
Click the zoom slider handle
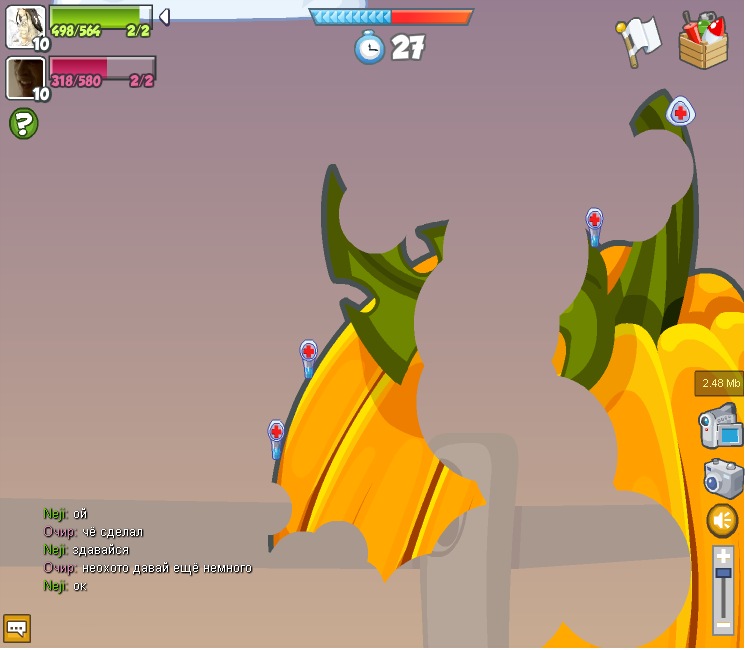point(723,574)
